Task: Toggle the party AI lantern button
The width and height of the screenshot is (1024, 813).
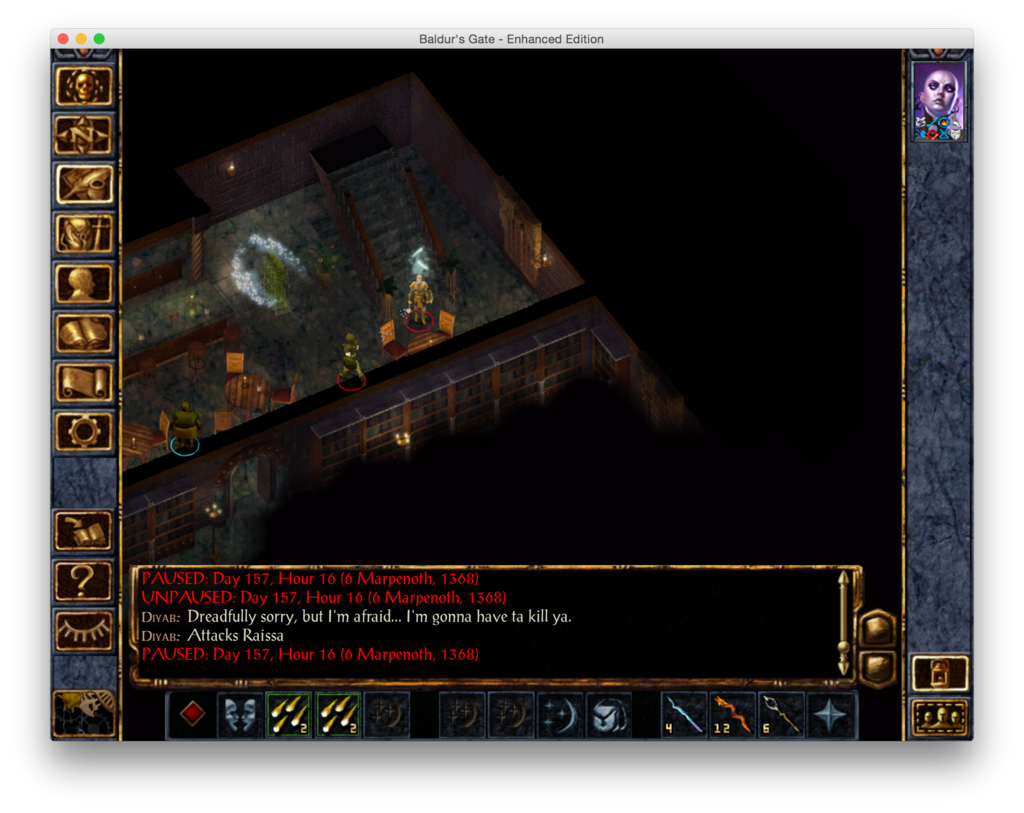Action: [x=940, y=673]
